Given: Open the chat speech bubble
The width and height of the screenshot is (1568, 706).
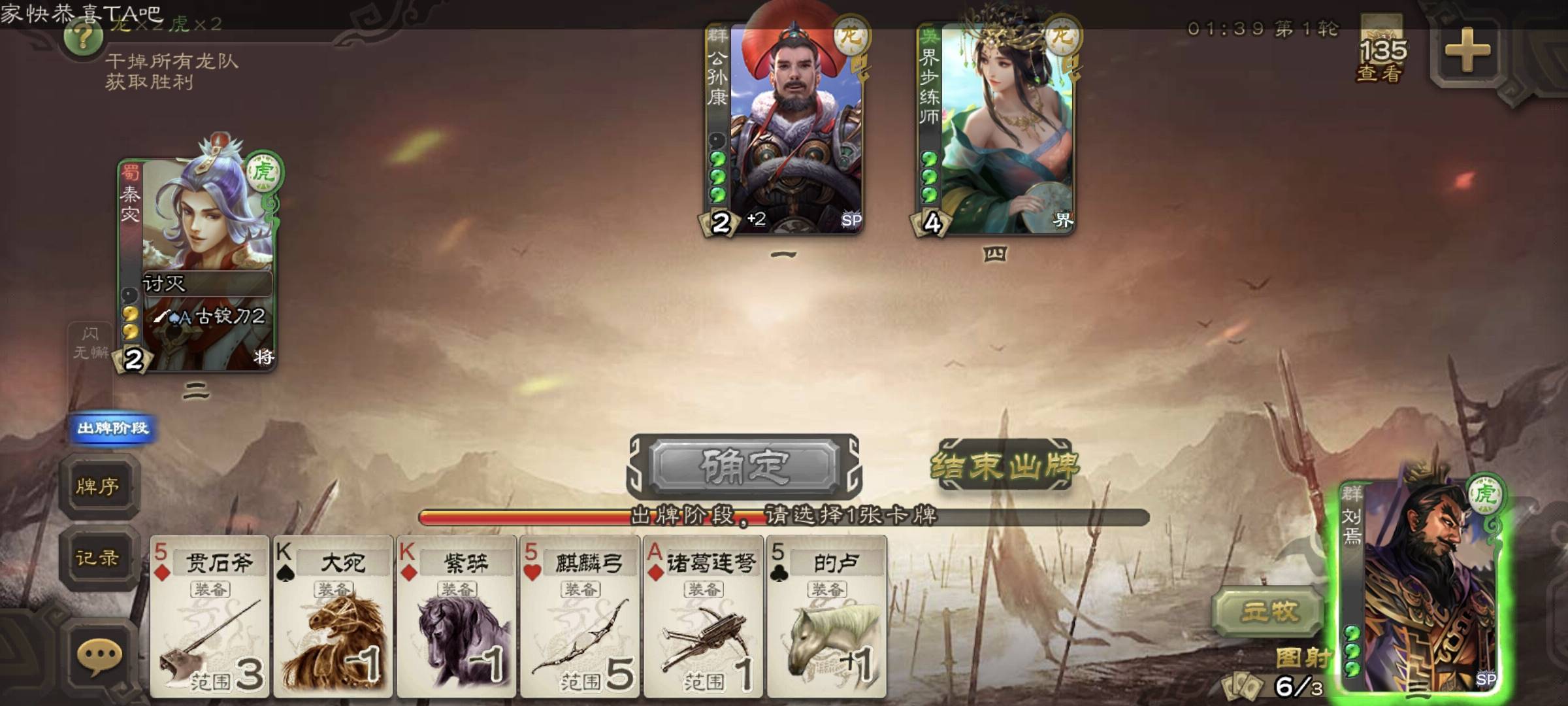Looking at the screenshot, I should click(x=99, y=656).
